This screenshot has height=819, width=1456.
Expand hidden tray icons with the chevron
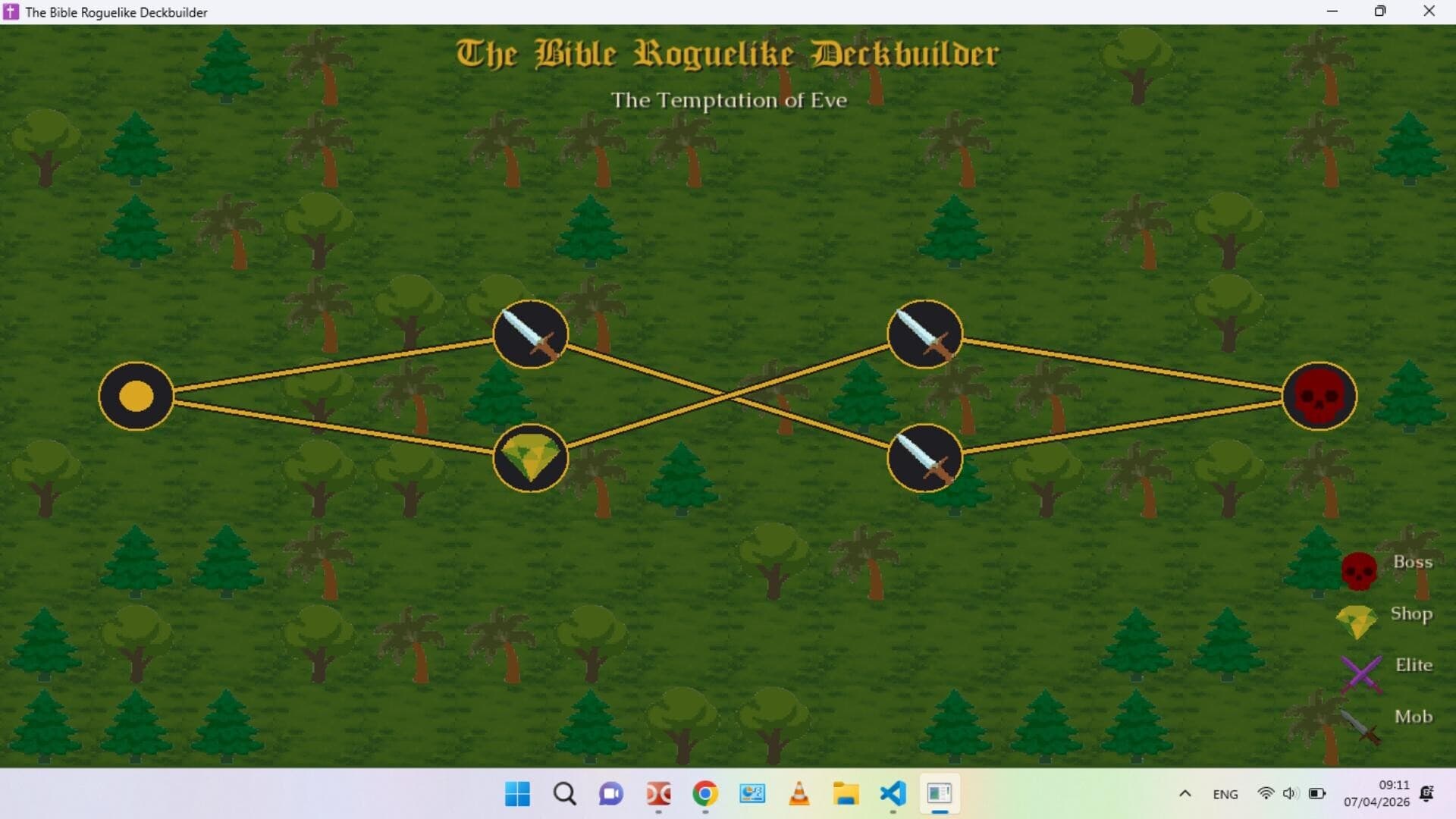tap(1185, 794)
